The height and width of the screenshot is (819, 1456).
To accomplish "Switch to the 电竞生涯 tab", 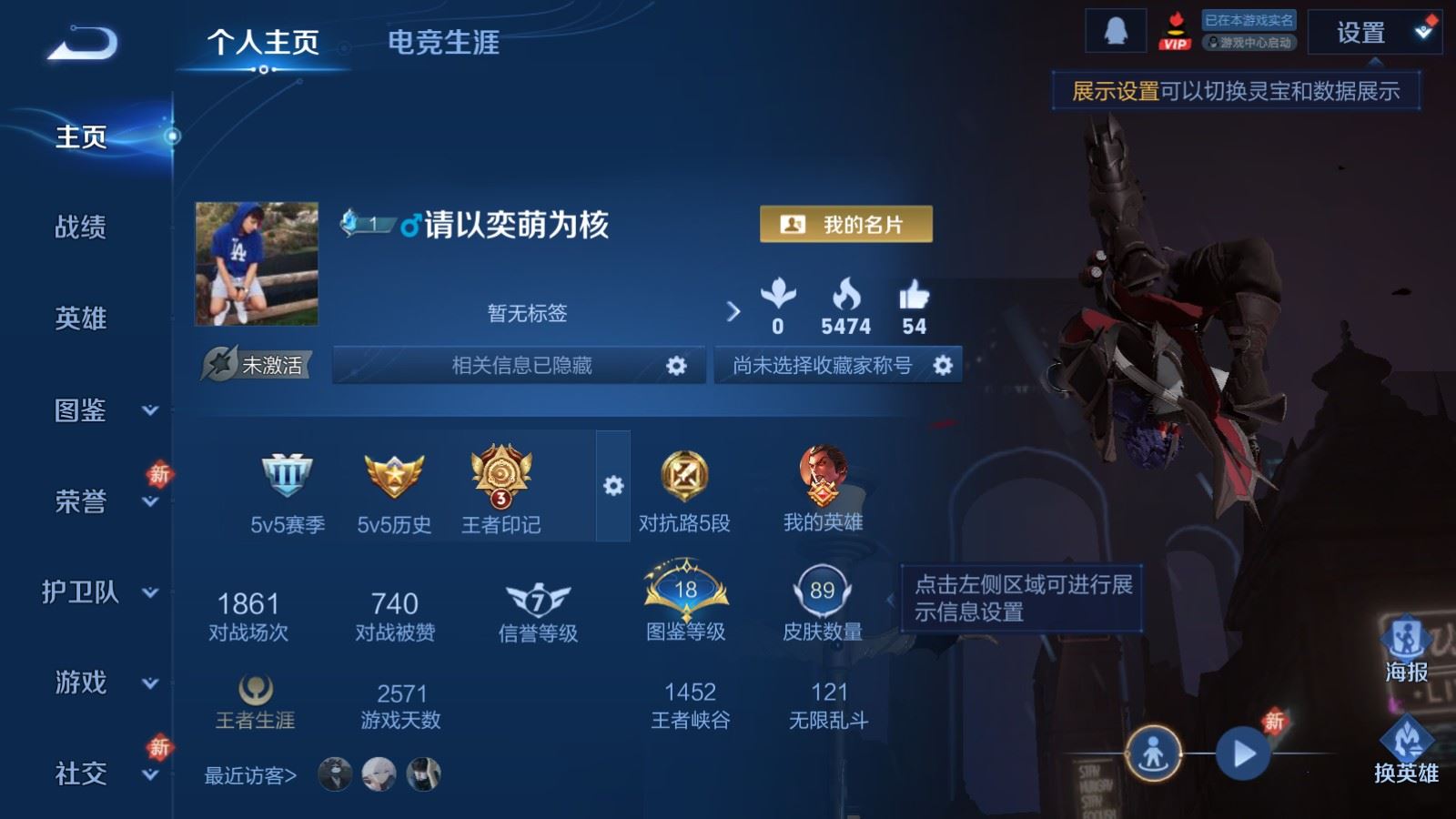I will tap(443, 44).
